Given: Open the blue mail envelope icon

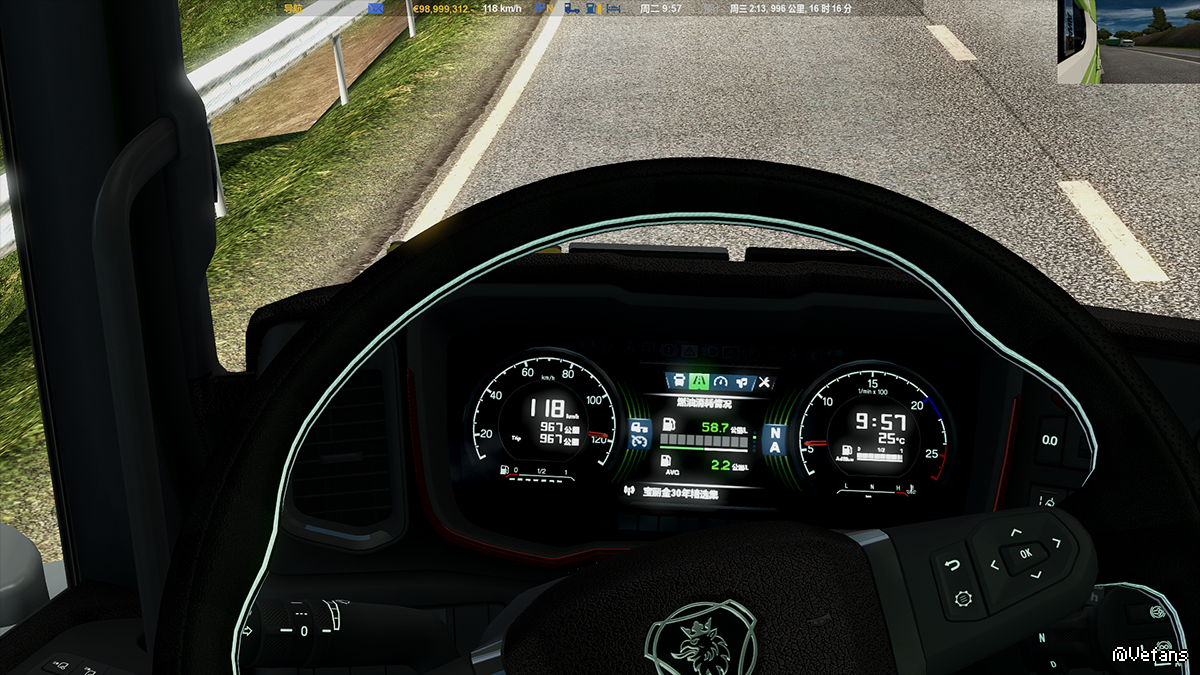Looking at the screenshot, I should point(376,8).
